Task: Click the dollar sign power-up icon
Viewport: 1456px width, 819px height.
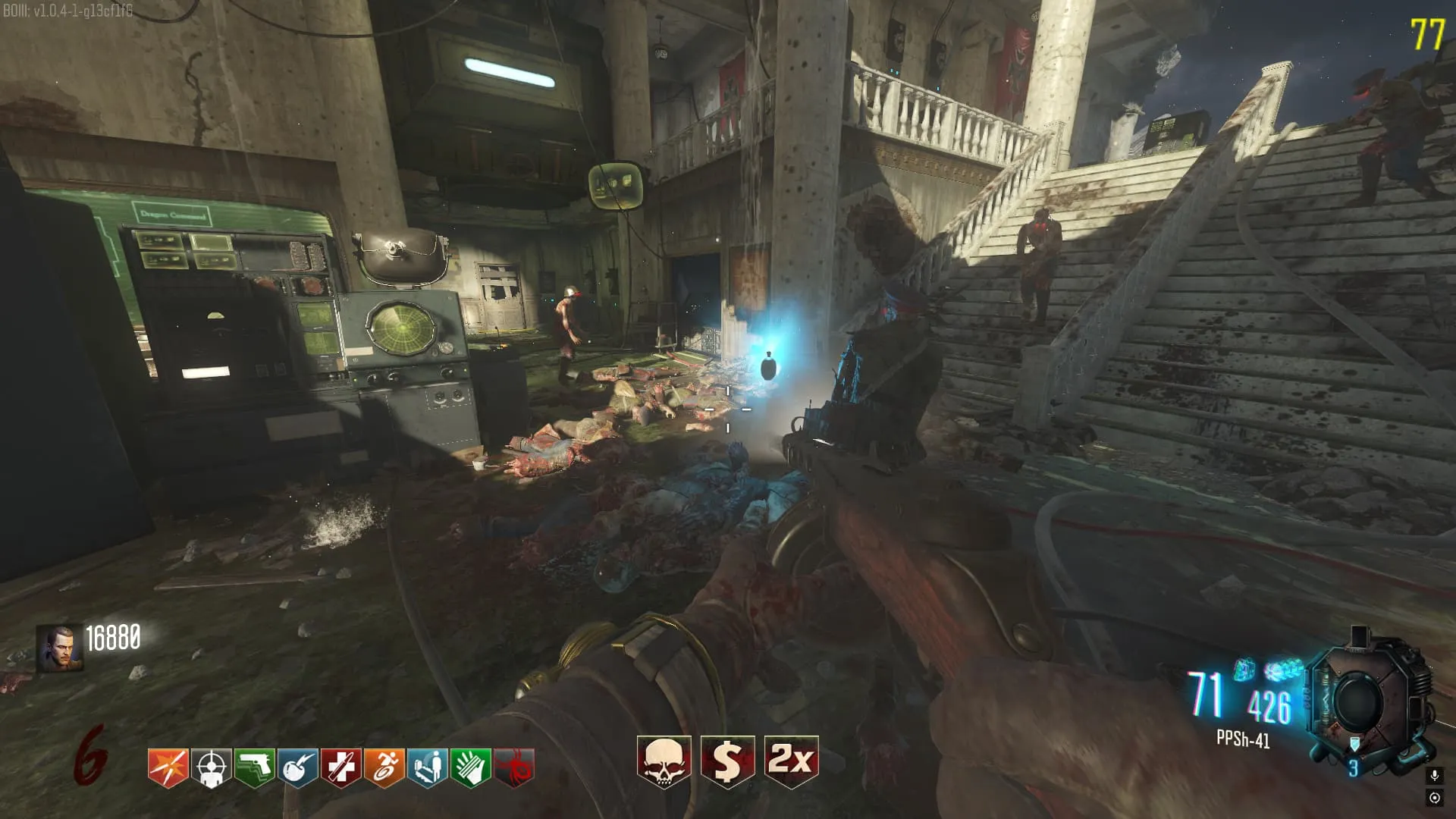Action: click(727, 761)
